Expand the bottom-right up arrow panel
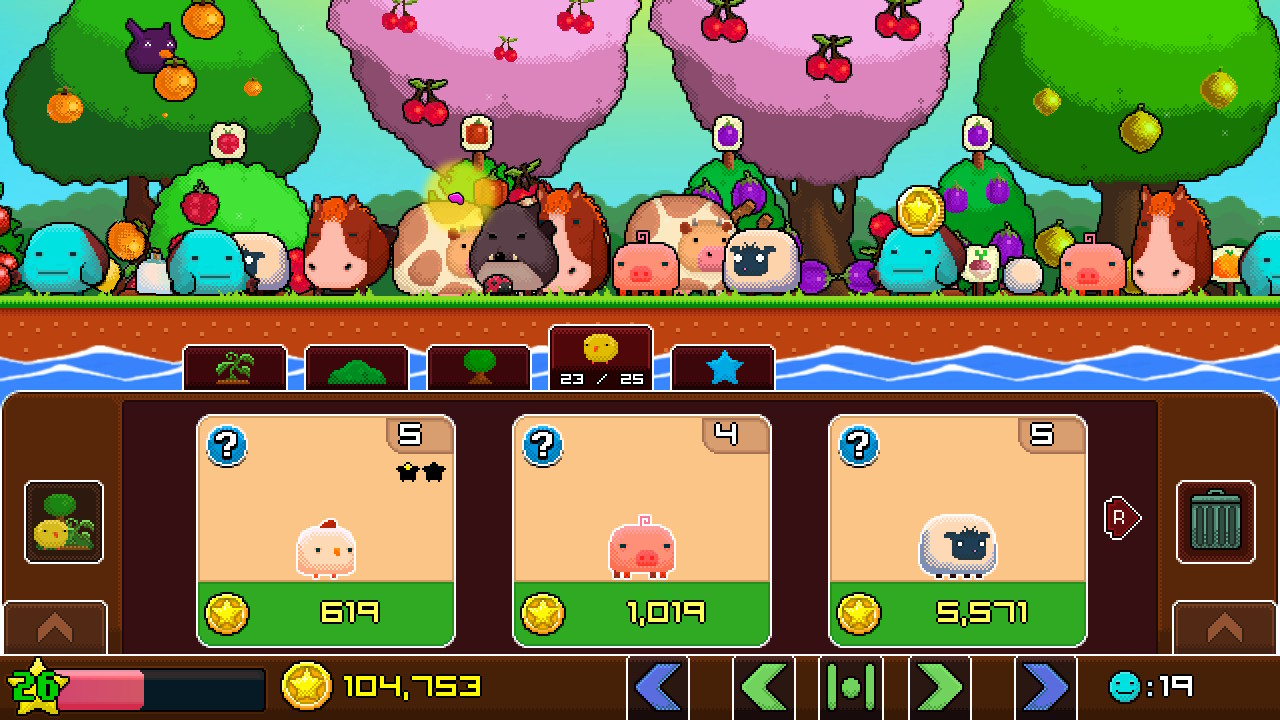1280x720 pixels. point(1222,627)
